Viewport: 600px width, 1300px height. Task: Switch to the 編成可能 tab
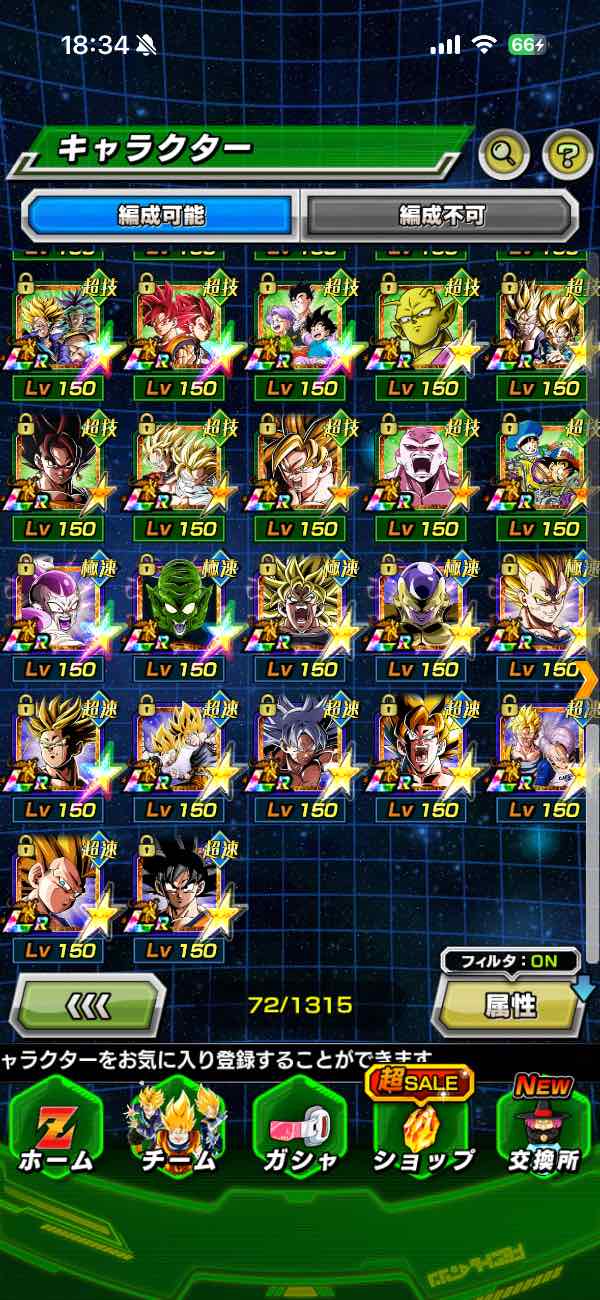162,214
